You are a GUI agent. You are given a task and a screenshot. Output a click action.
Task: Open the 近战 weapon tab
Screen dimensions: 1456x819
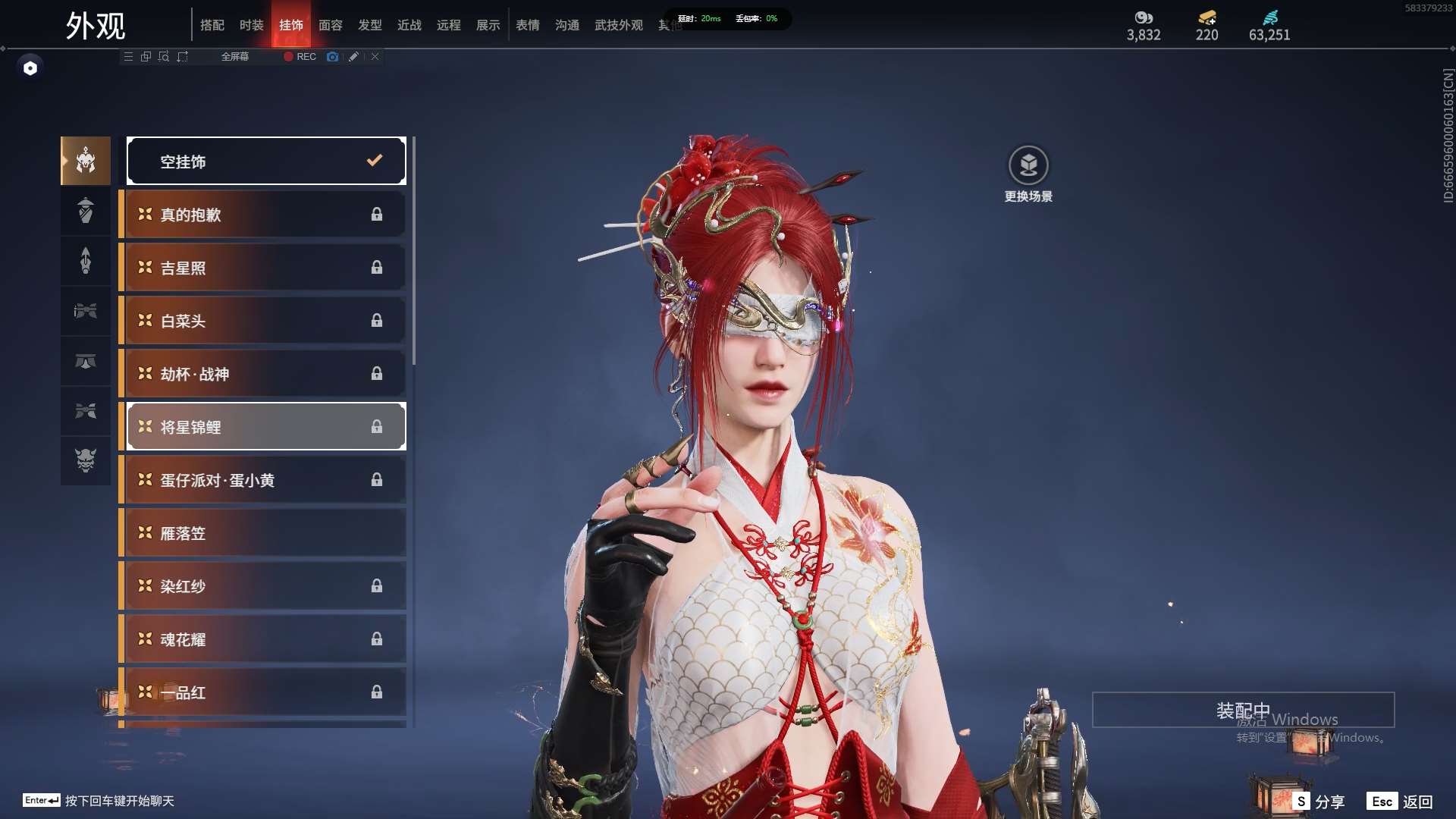tap(409, 25)
